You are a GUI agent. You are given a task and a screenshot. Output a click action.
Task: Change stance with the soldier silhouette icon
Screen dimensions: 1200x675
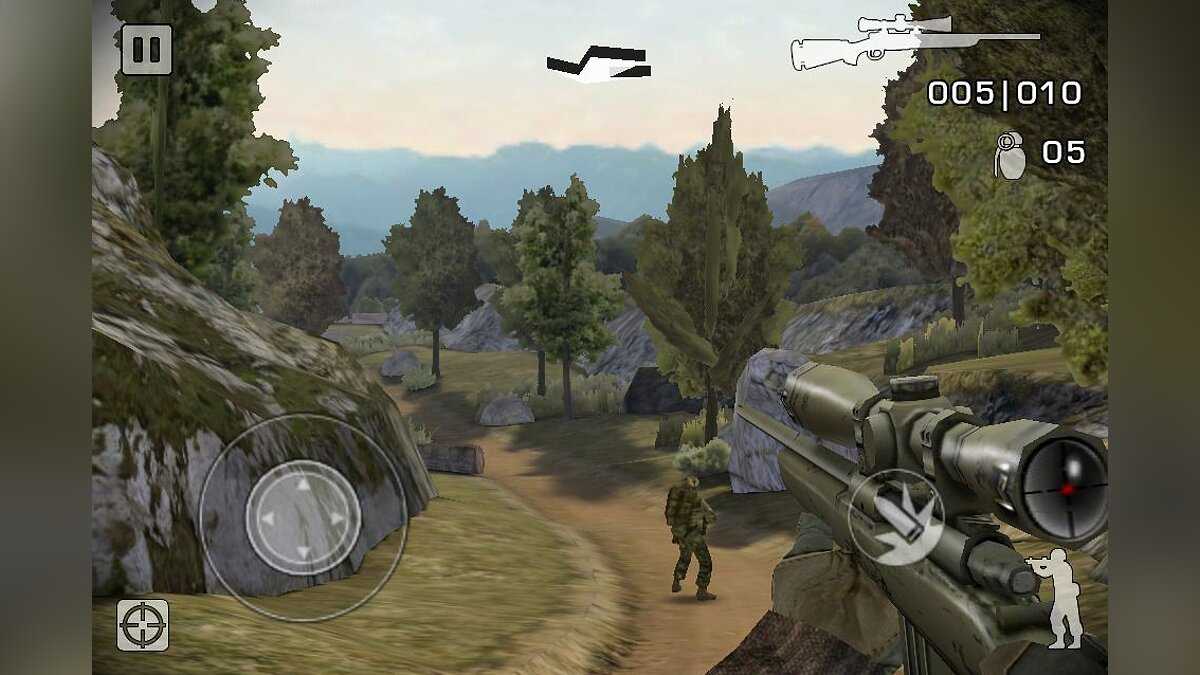[1058, 598]
